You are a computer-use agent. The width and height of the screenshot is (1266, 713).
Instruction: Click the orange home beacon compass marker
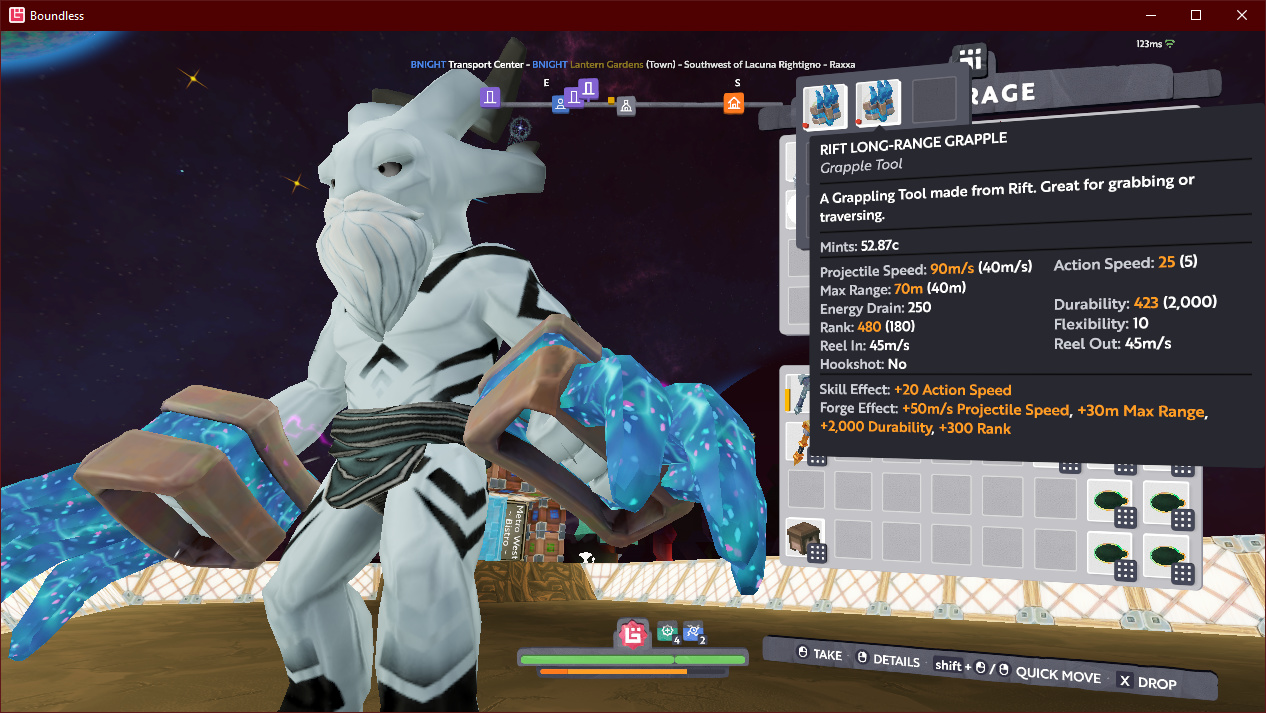[734, 103]
